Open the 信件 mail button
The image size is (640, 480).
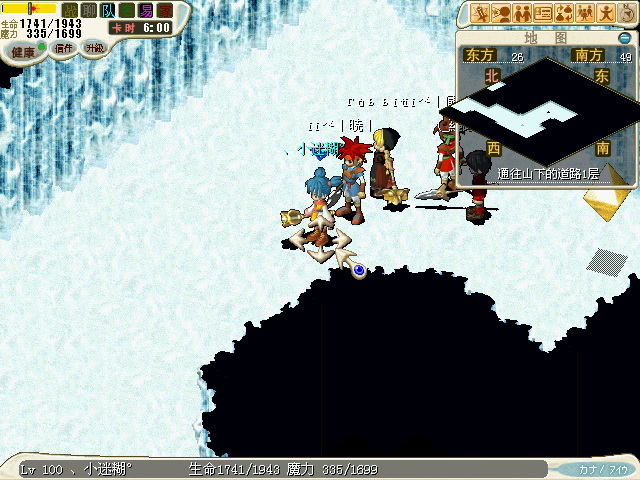tap(64, 47)
